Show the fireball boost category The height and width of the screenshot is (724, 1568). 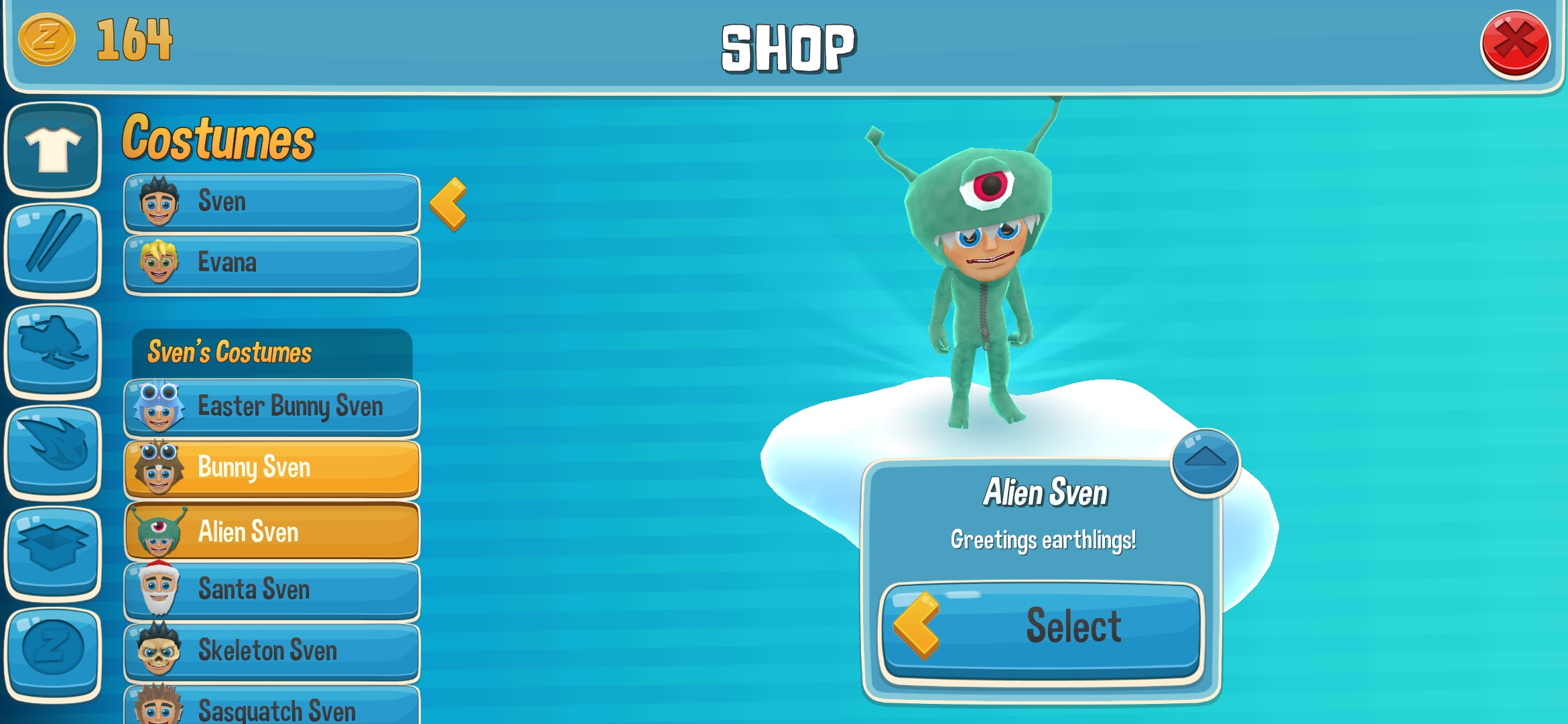pos(53,451)
